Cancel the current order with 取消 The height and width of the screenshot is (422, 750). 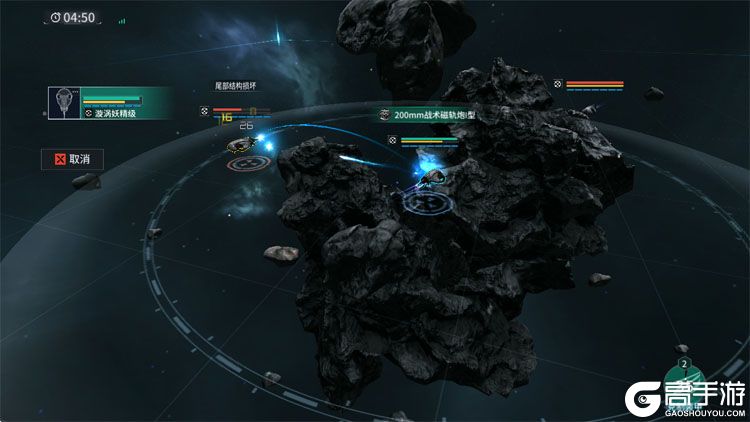coord(72,159)
